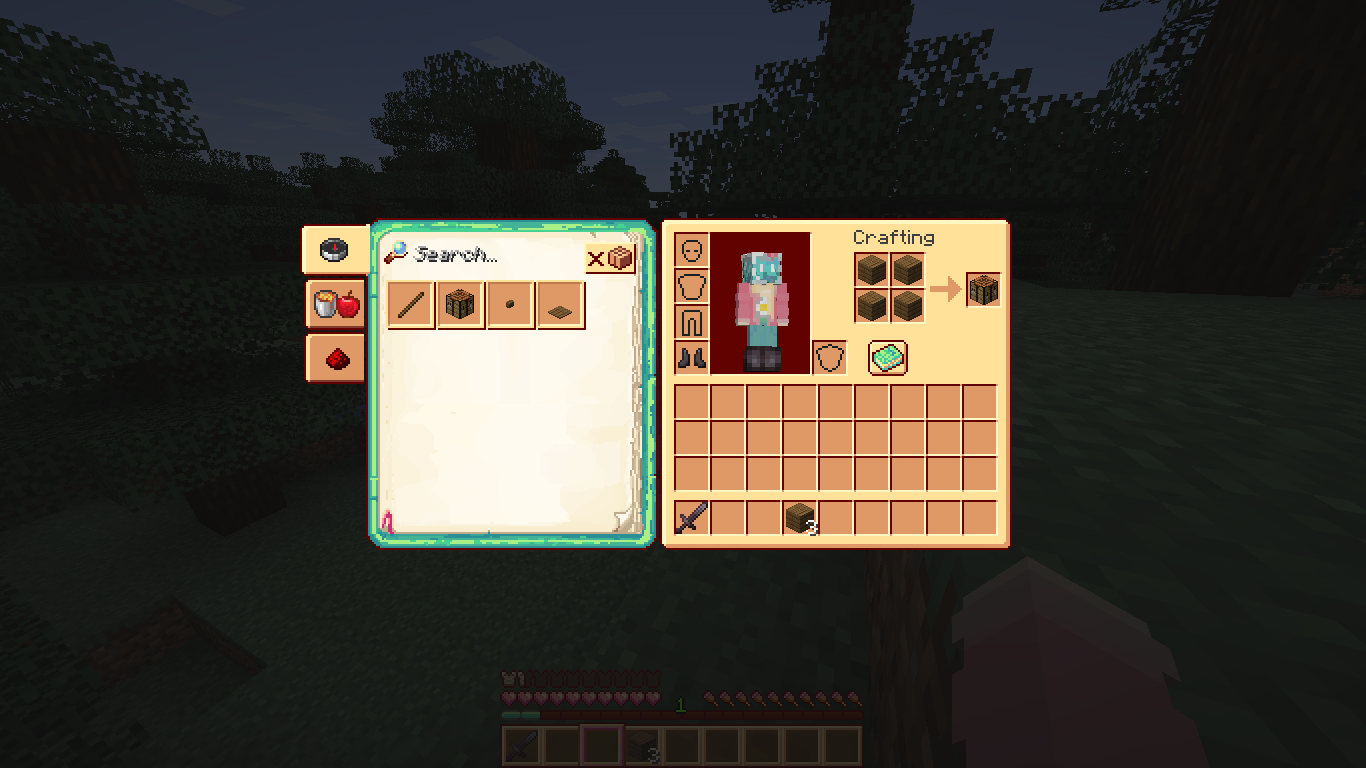Click the leggings armor slot
The width and height of the screenshot is (1366, 768).
pyautogui.click(x=691, y=322)
